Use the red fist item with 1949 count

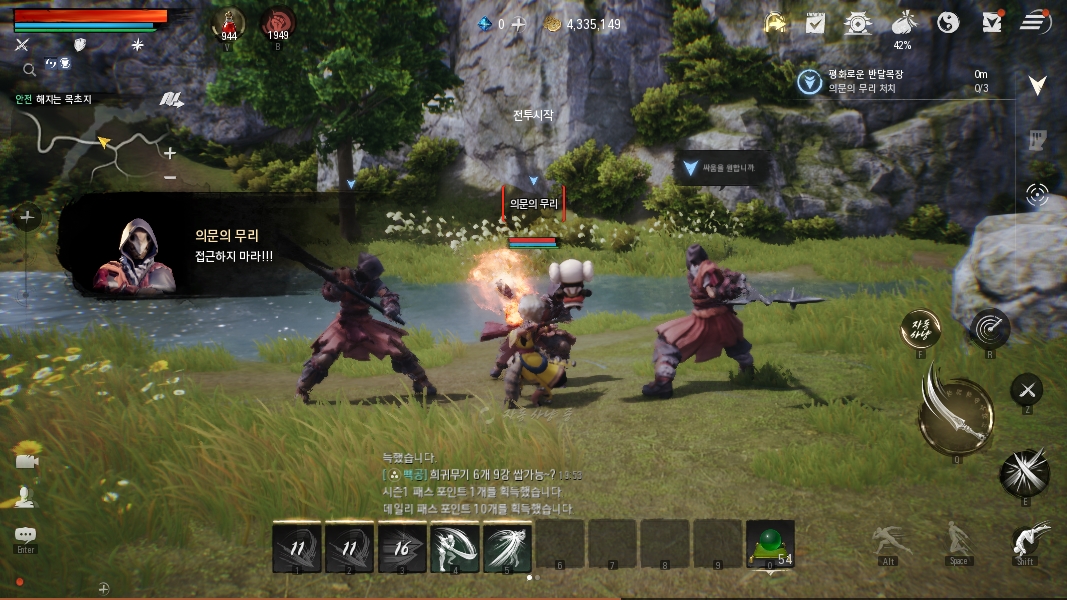click(277, 24)
